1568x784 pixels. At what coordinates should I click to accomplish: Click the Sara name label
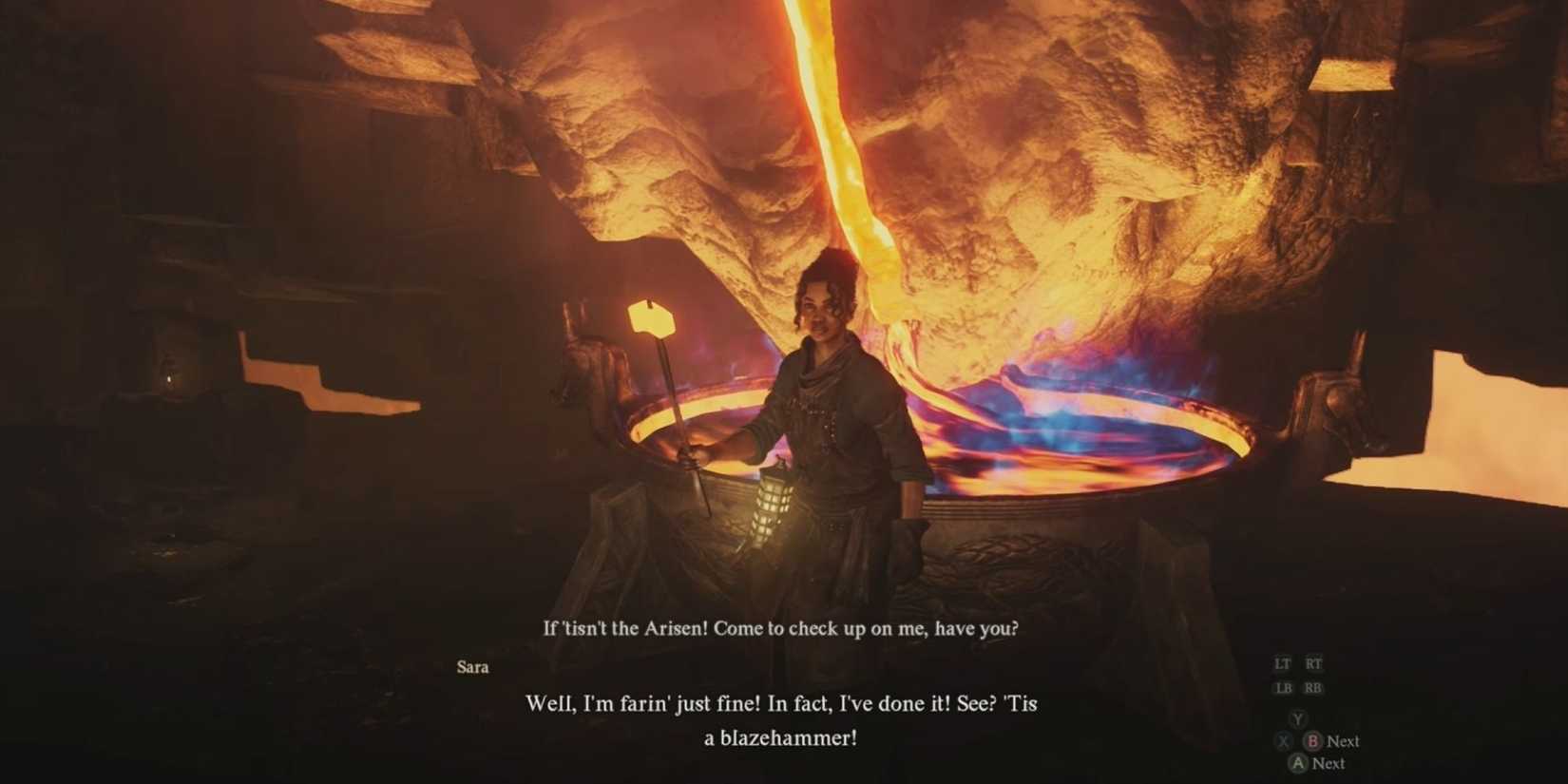[472, 667]
